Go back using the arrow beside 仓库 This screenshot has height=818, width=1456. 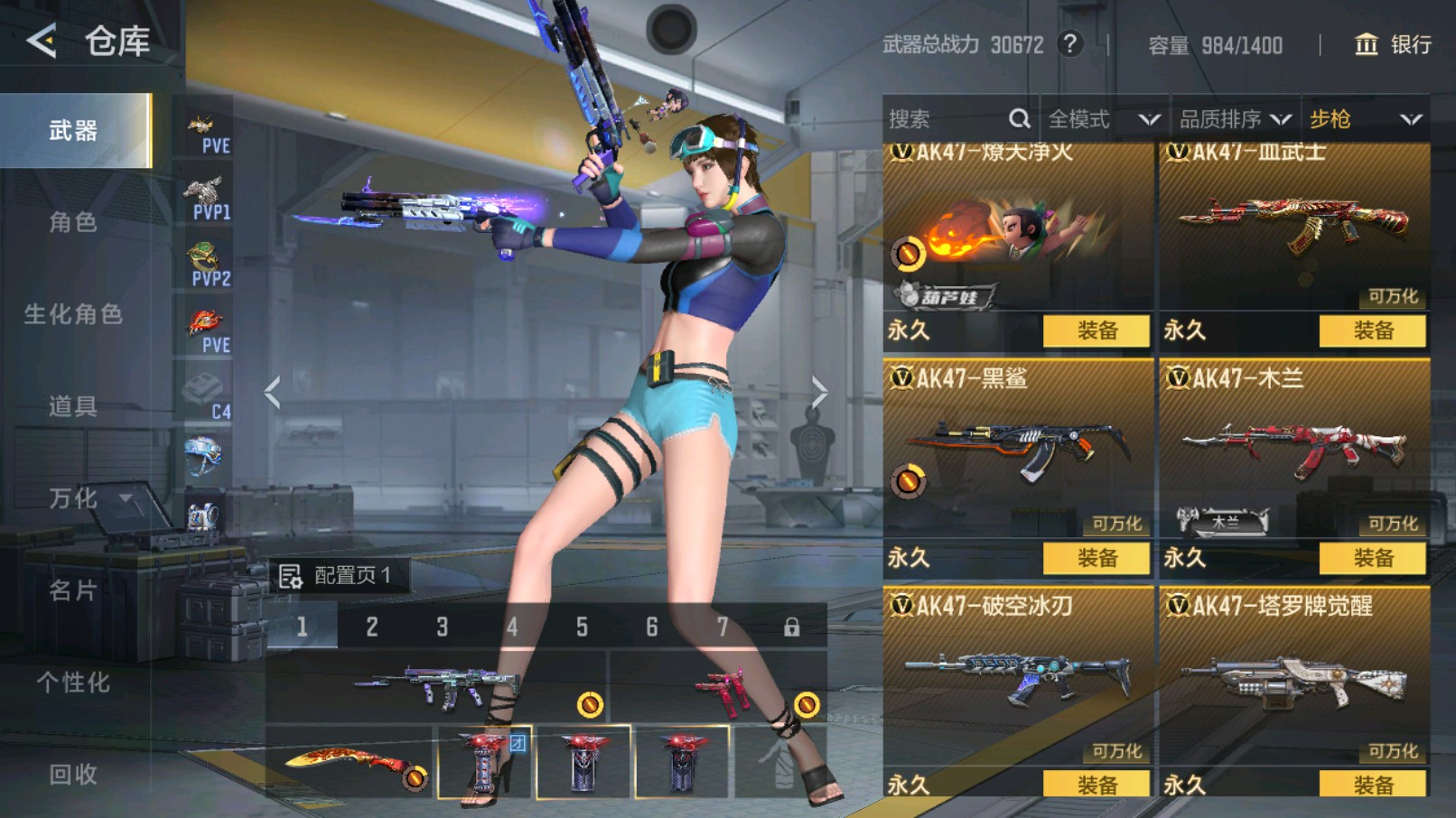pos(42,41)
